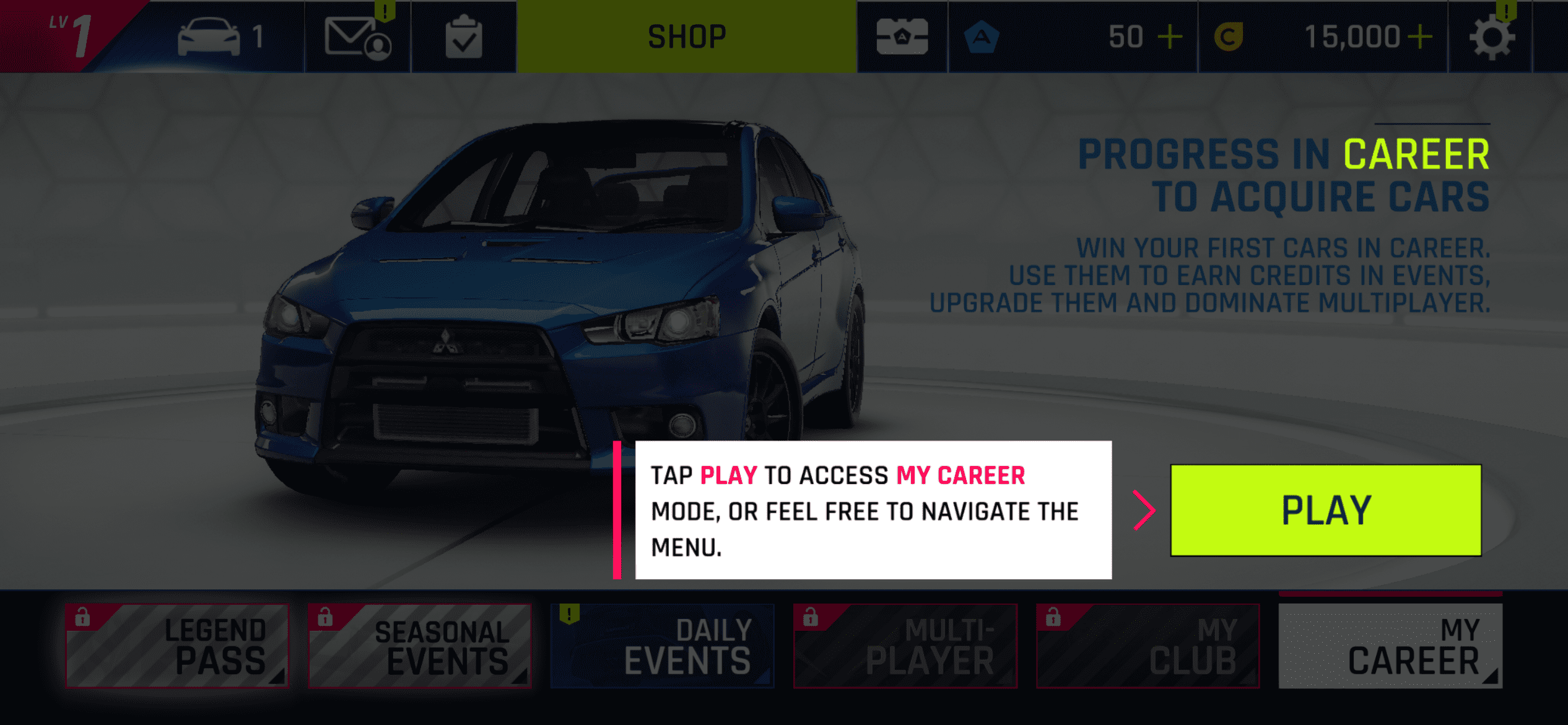Select the My Career tile
The height and width of the screenshot is (725, 1568).
click(1390, 646)
